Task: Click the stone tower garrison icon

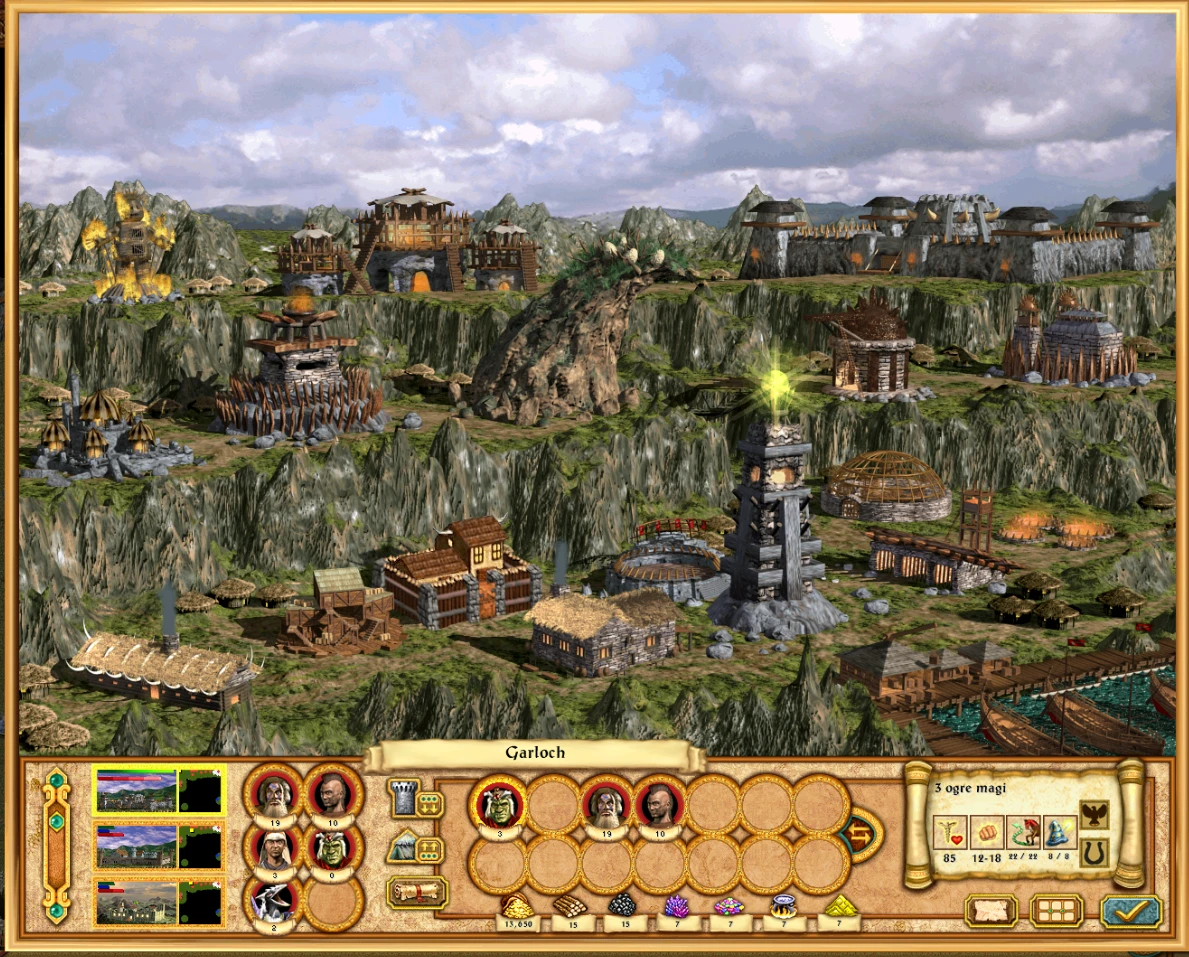Action: pos(403,799)
